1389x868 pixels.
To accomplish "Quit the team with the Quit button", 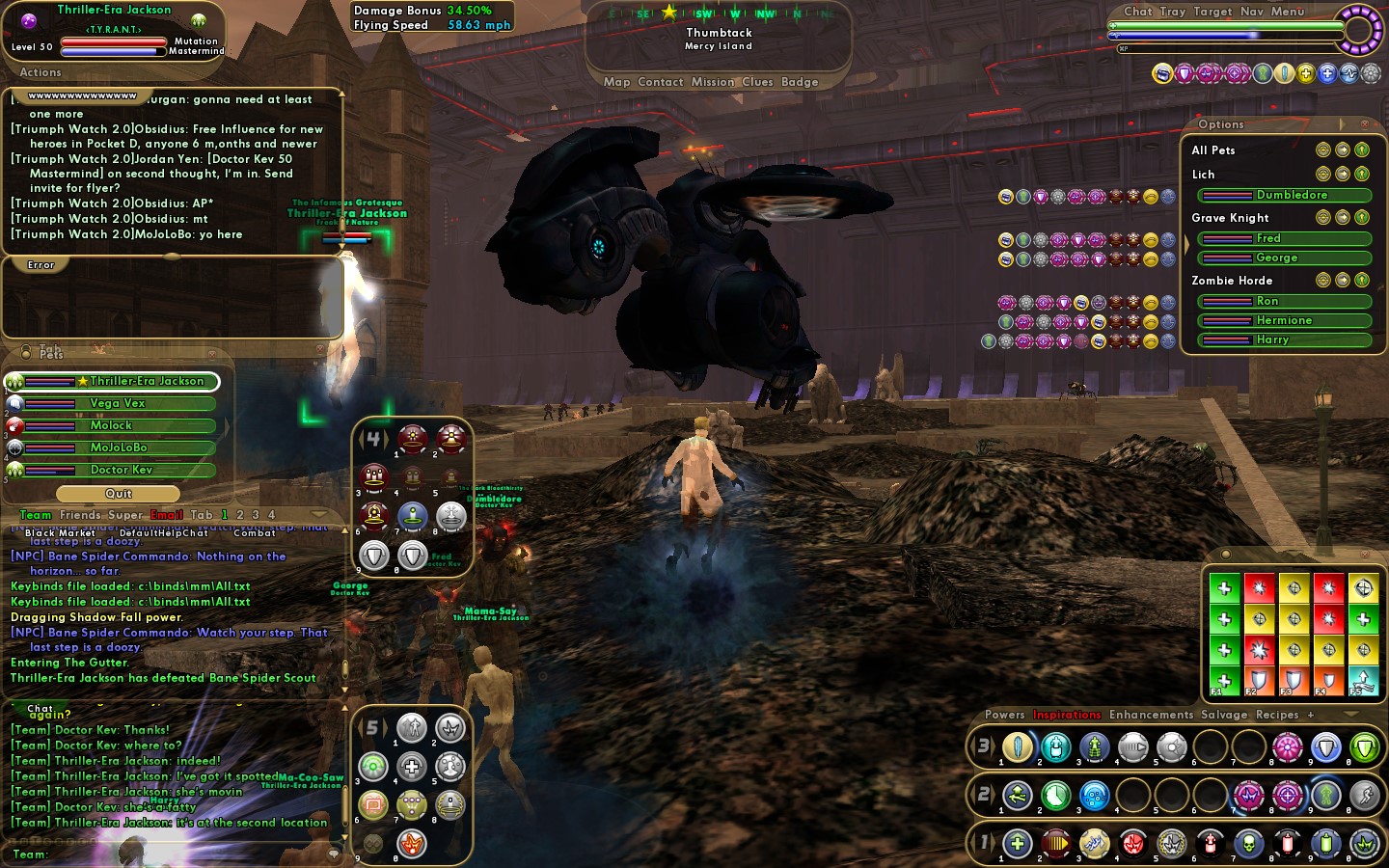I will pyautogui.click(x=119, y=494).
